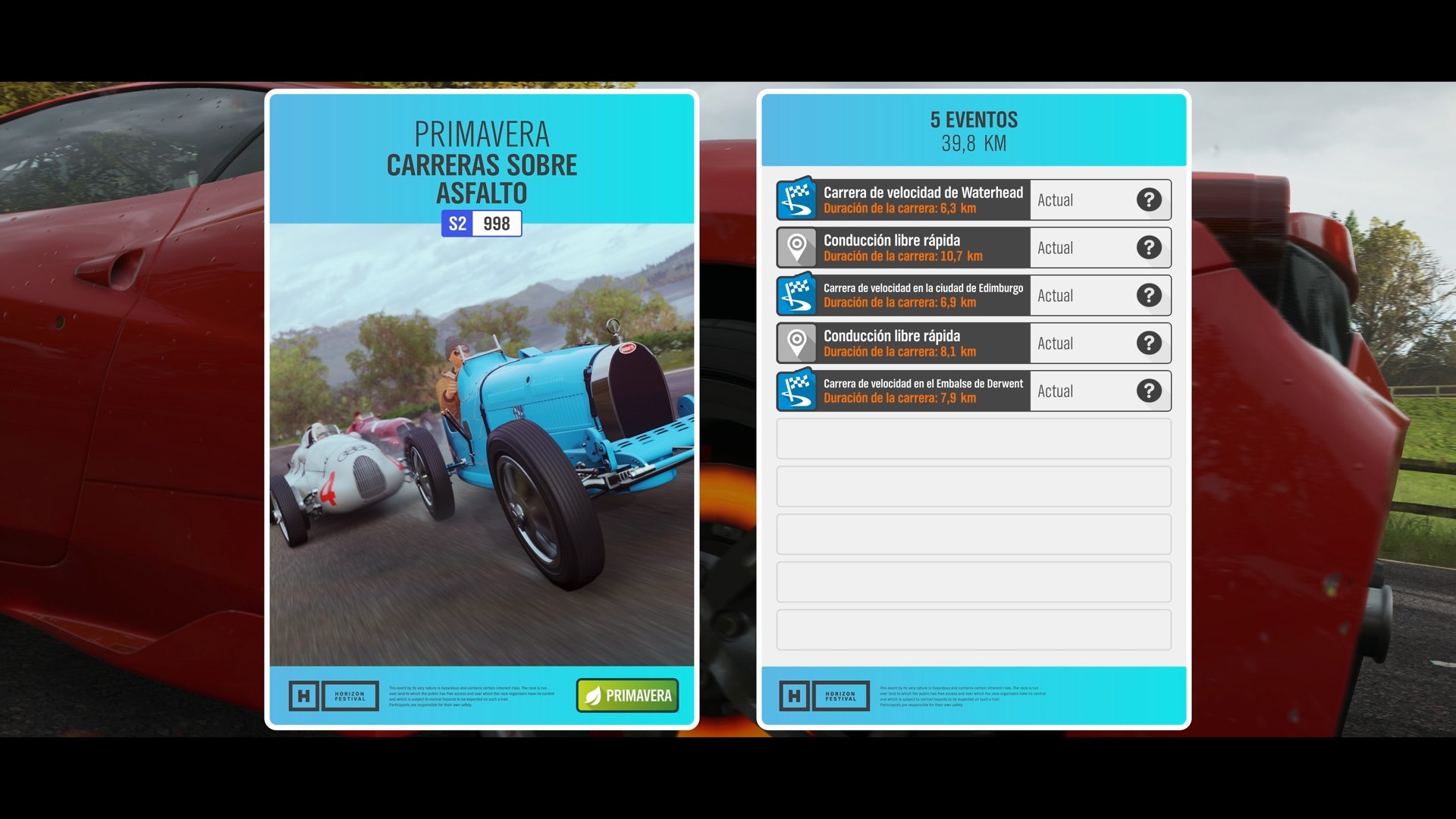The height and width of the screenshot is (819, 1456).
Task: Open the Actual selector for the 8,1 km free drive
Action: pyautogui.click(x=1077, y=343)
